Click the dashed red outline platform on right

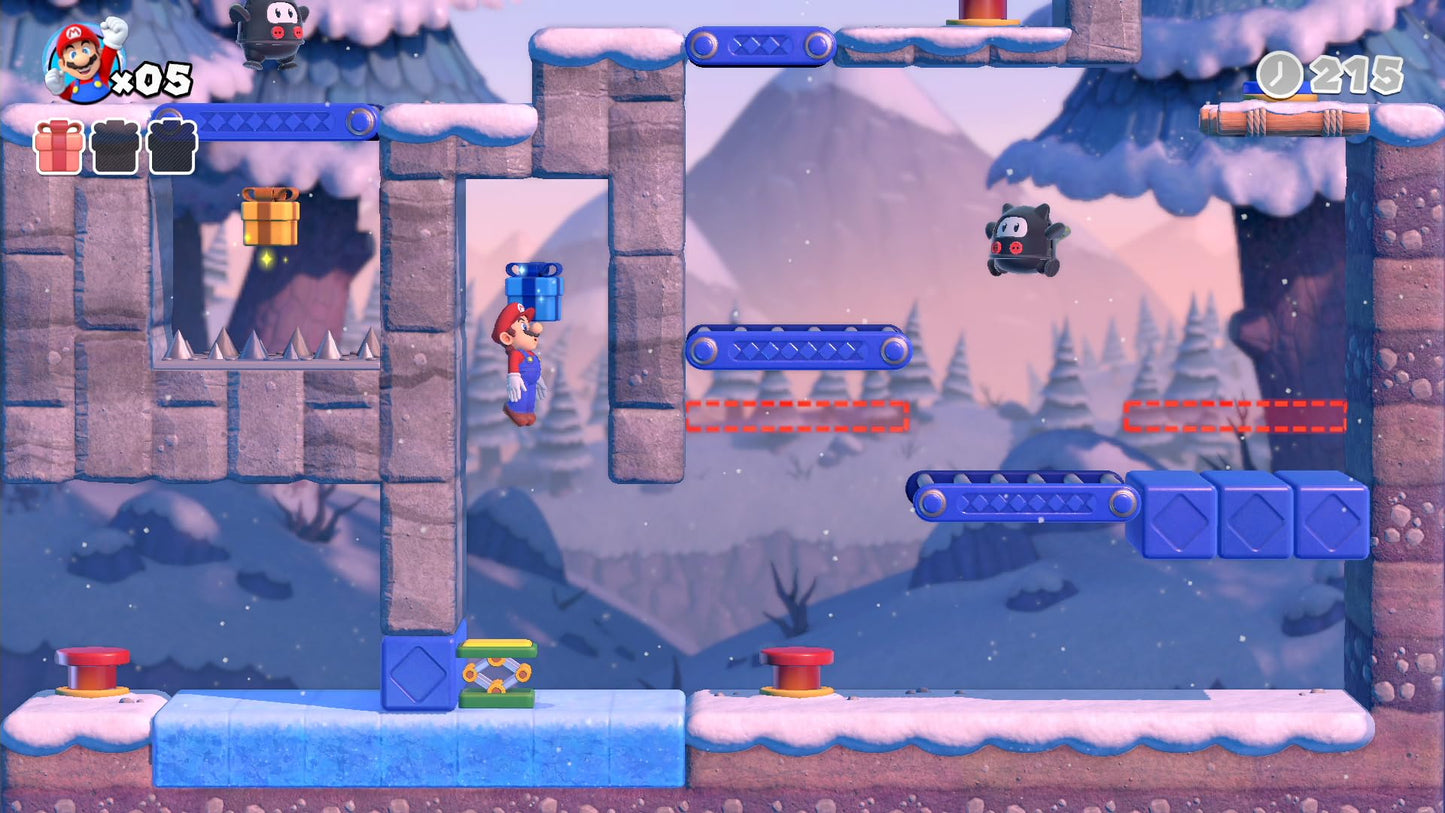[1237, 413]
